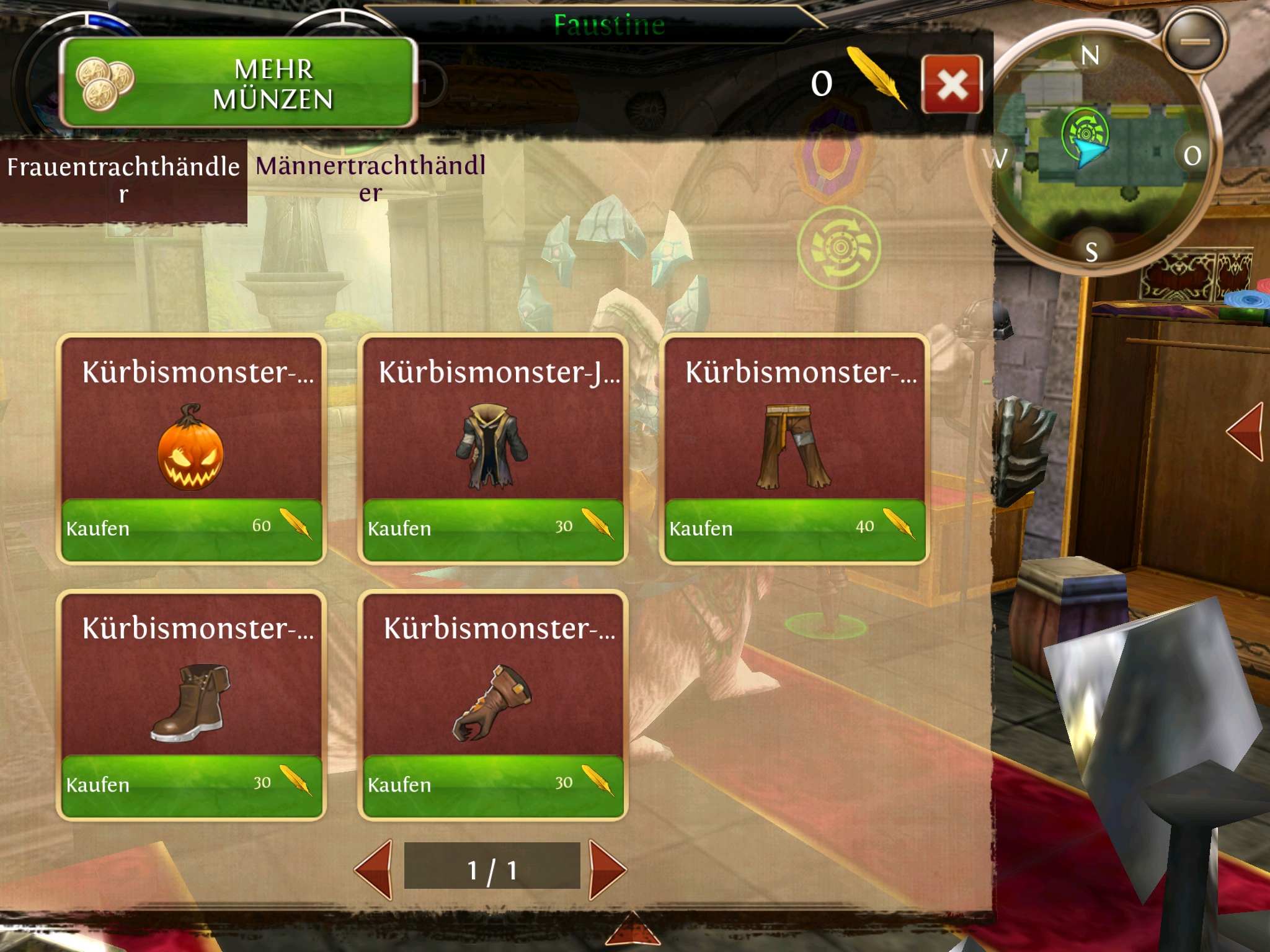1270x952 pixels.
Task: Buy the Kürbismonster boots for 30 feathers
Action: click(x=191, y=785)
